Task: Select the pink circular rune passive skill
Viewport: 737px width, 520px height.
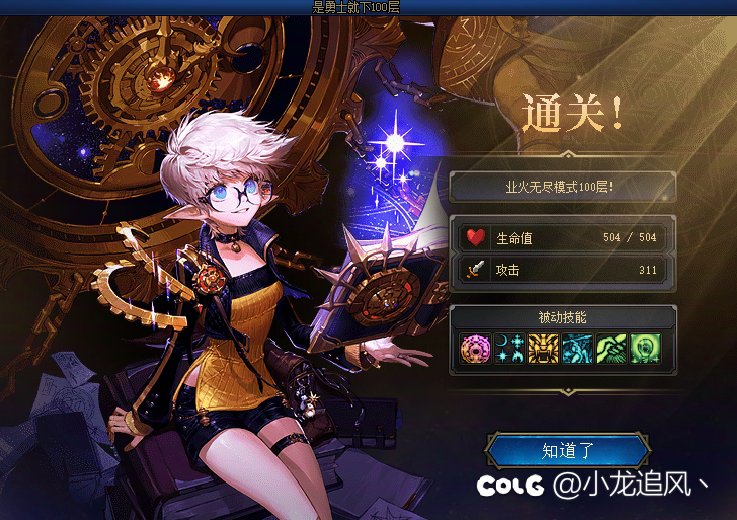Action: pos(475,348)
